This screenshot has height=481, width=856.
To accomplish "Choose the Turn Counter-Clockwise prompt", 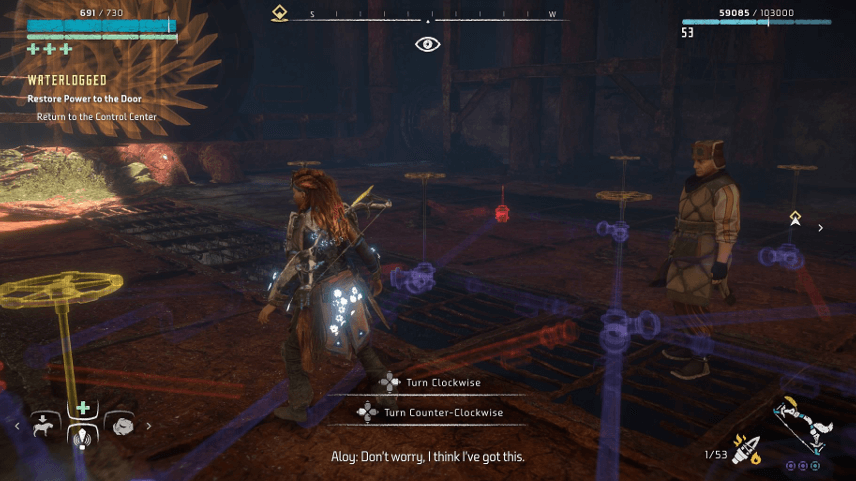I will click(x=430, y=412).
